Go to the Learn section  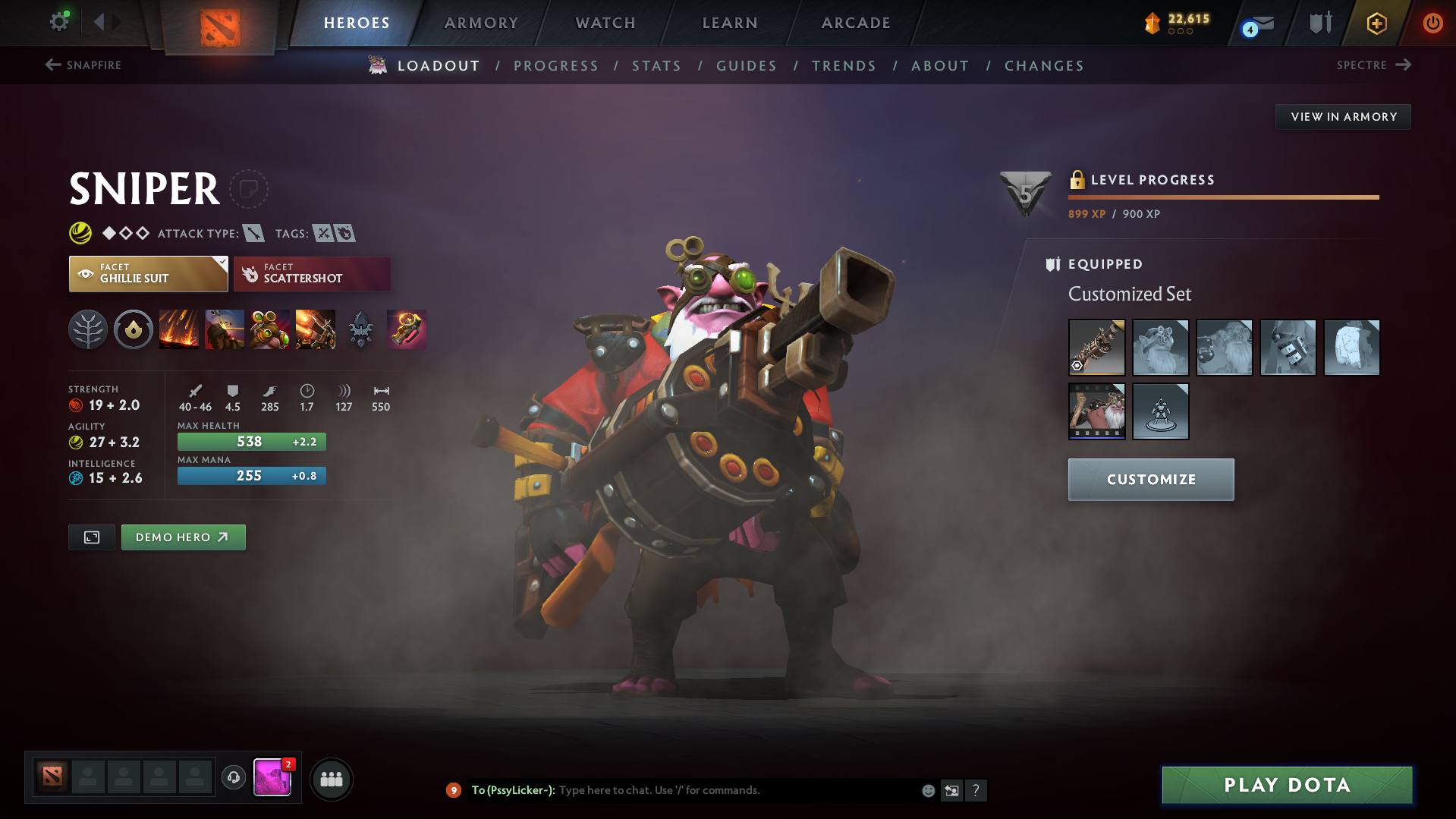pos(730,23)
